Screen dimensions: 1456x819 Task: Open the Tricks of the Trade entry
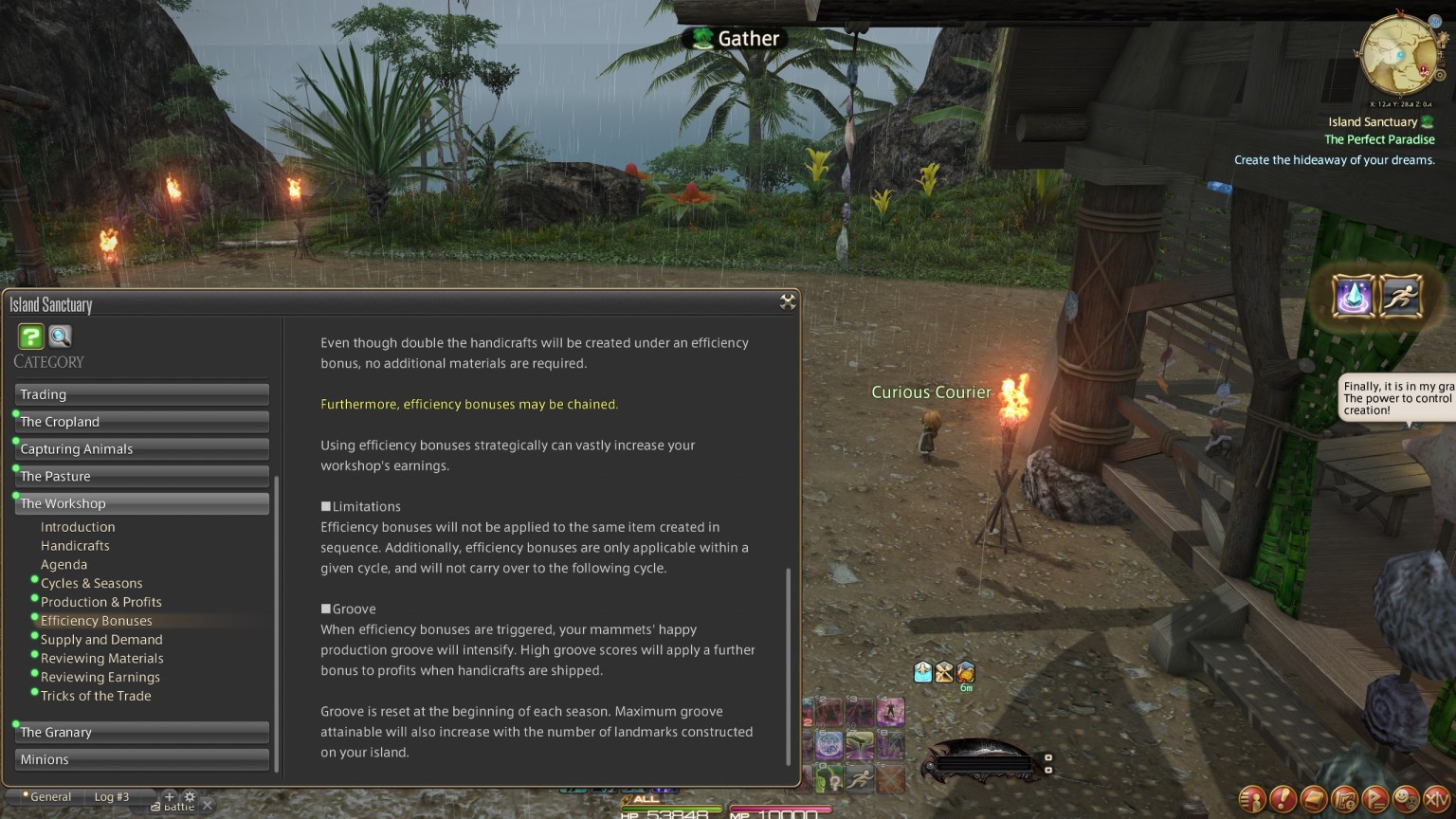pyautogui.click(x=96, y=696)
